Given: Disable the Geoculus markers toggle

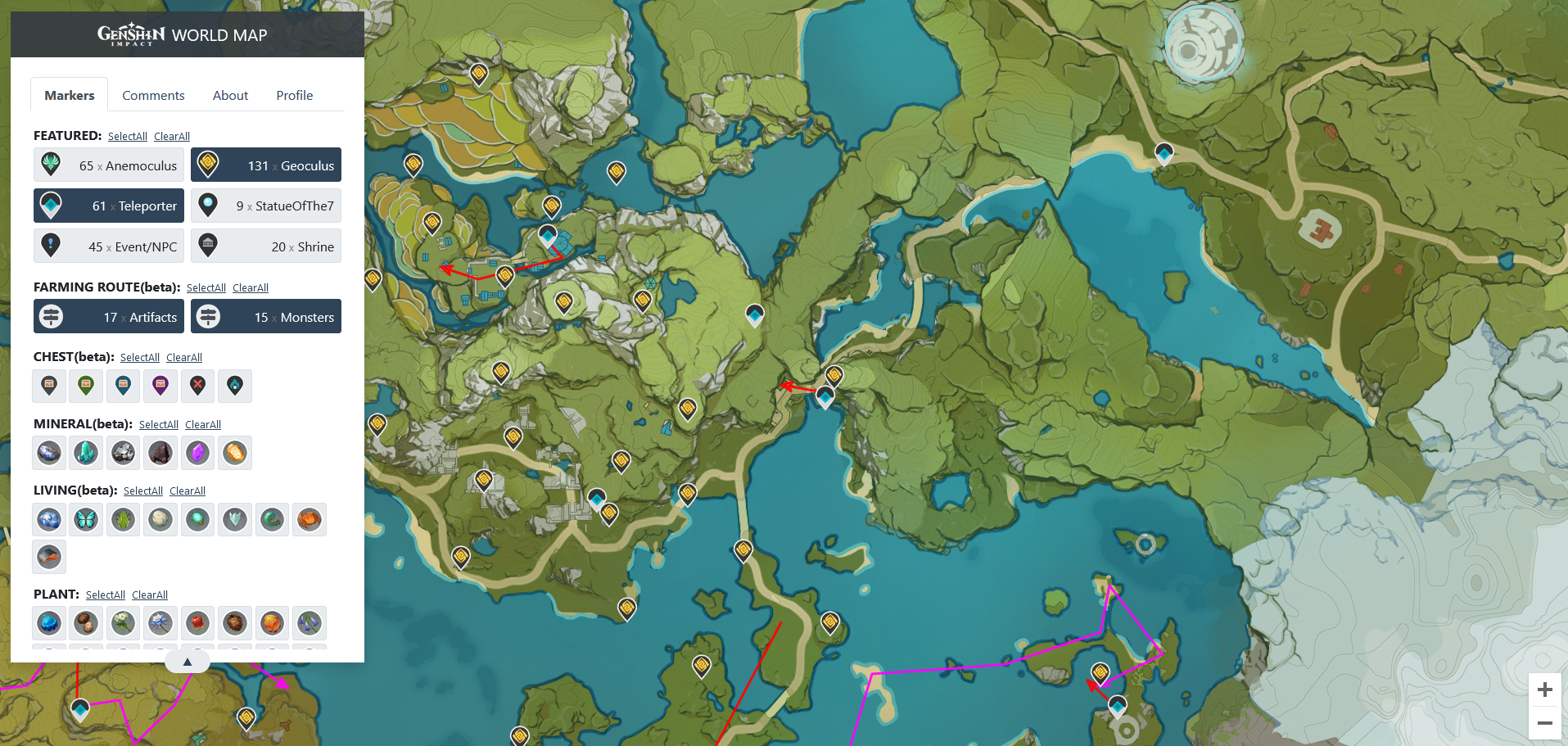Looking at the screenshot, I should pos(265,165).
